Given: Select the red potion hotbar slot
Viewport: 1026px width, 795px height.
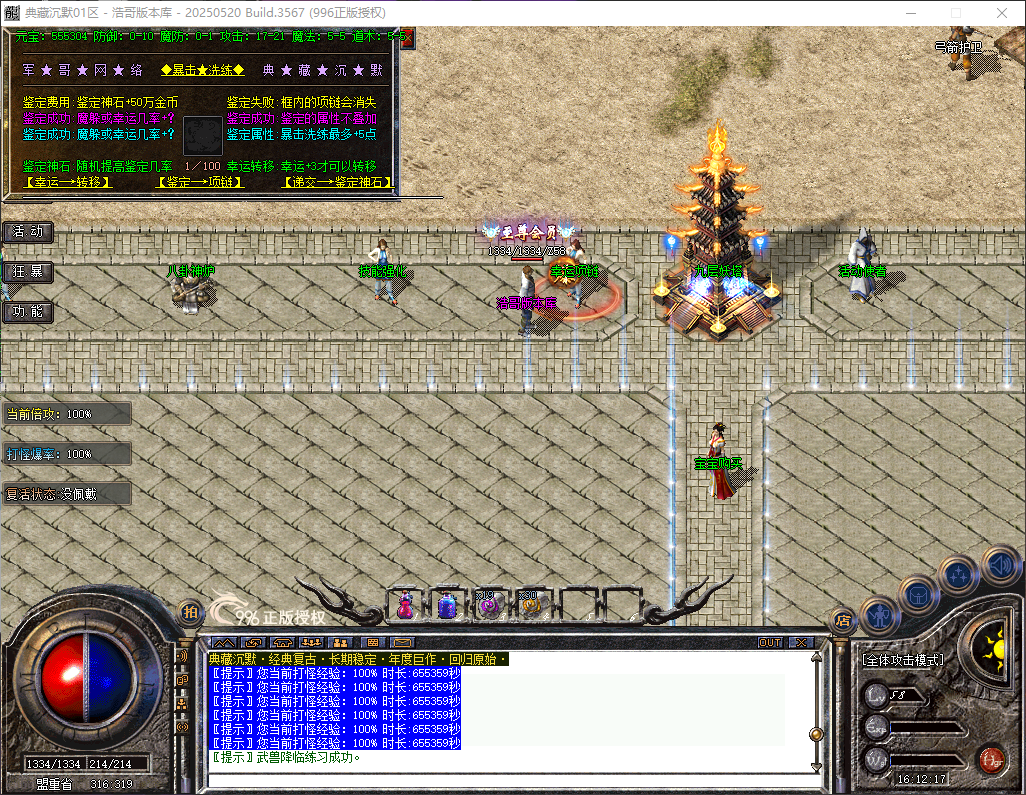Looking at the screenshot, I should pyautogui.click(x=406, y=604).
